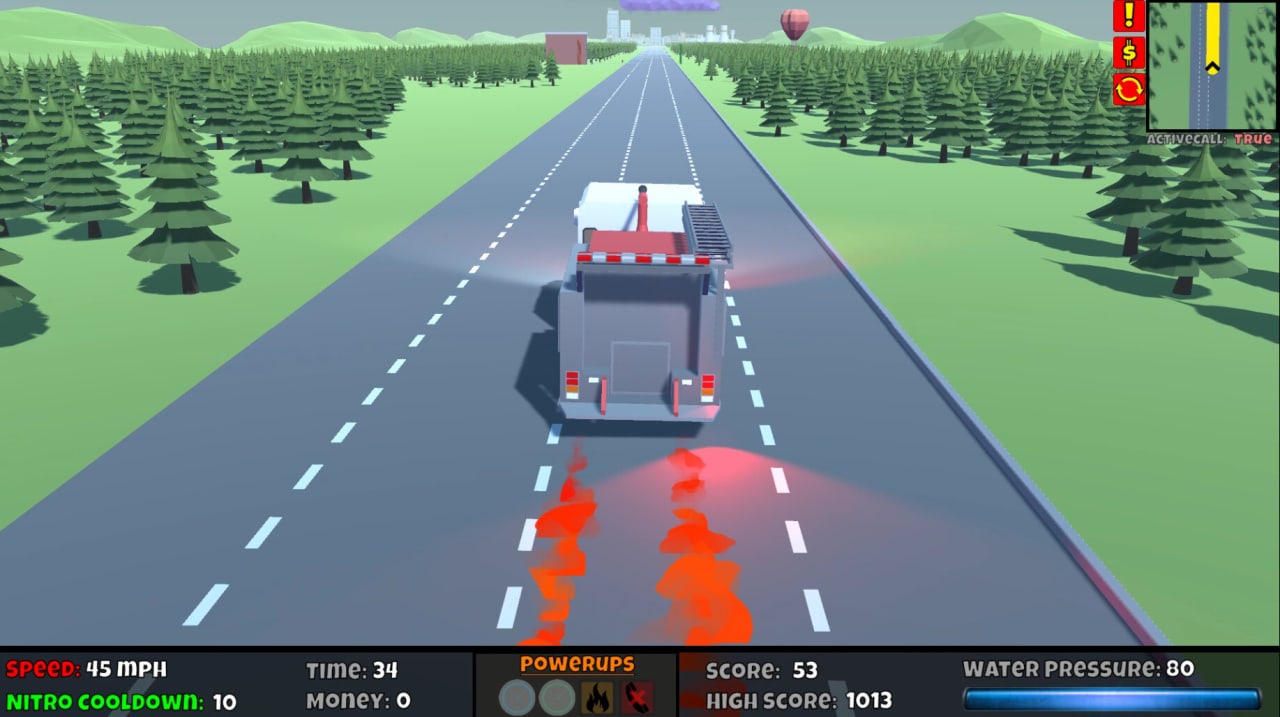Select the circular arrows refresh icon
This screenshot has height=717, width=1280.
(x=1129, y=90)
